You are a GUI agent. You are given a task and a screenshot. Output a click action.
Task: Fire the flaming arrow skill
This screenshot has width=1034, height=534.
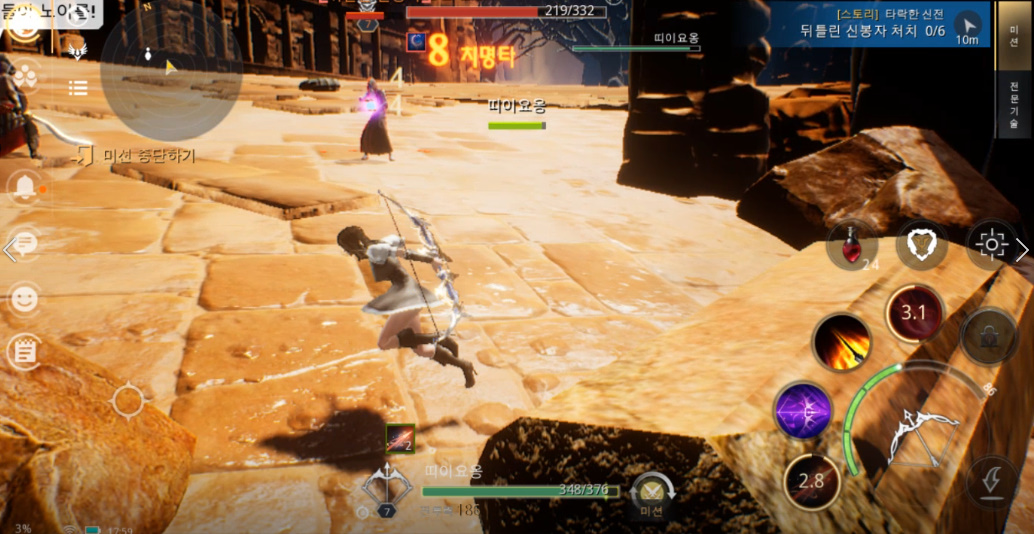coord(841,342)
